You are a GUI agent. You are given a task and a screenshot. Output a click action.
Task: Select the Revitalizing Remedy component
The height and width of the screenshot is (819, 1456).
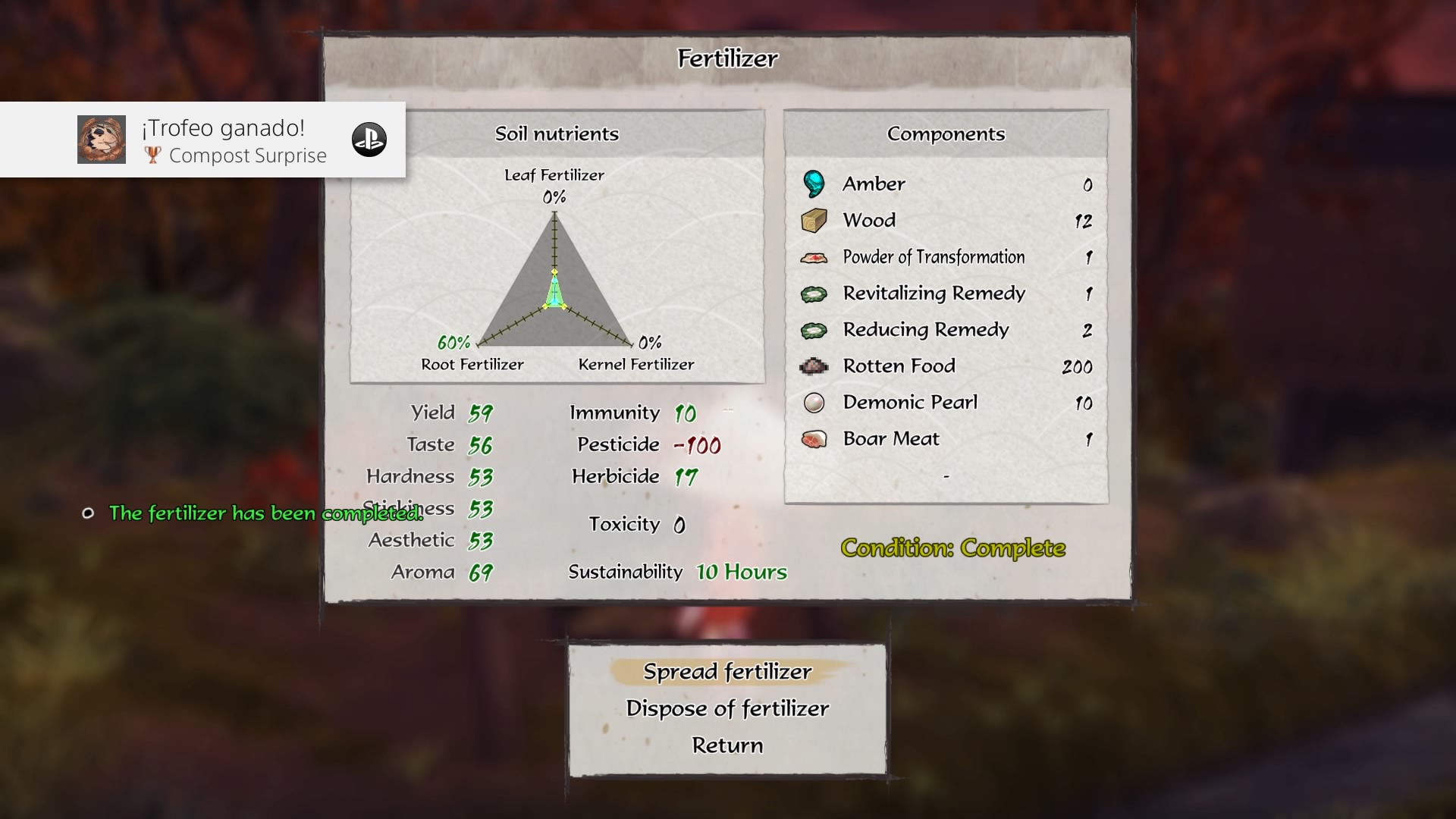946,293
